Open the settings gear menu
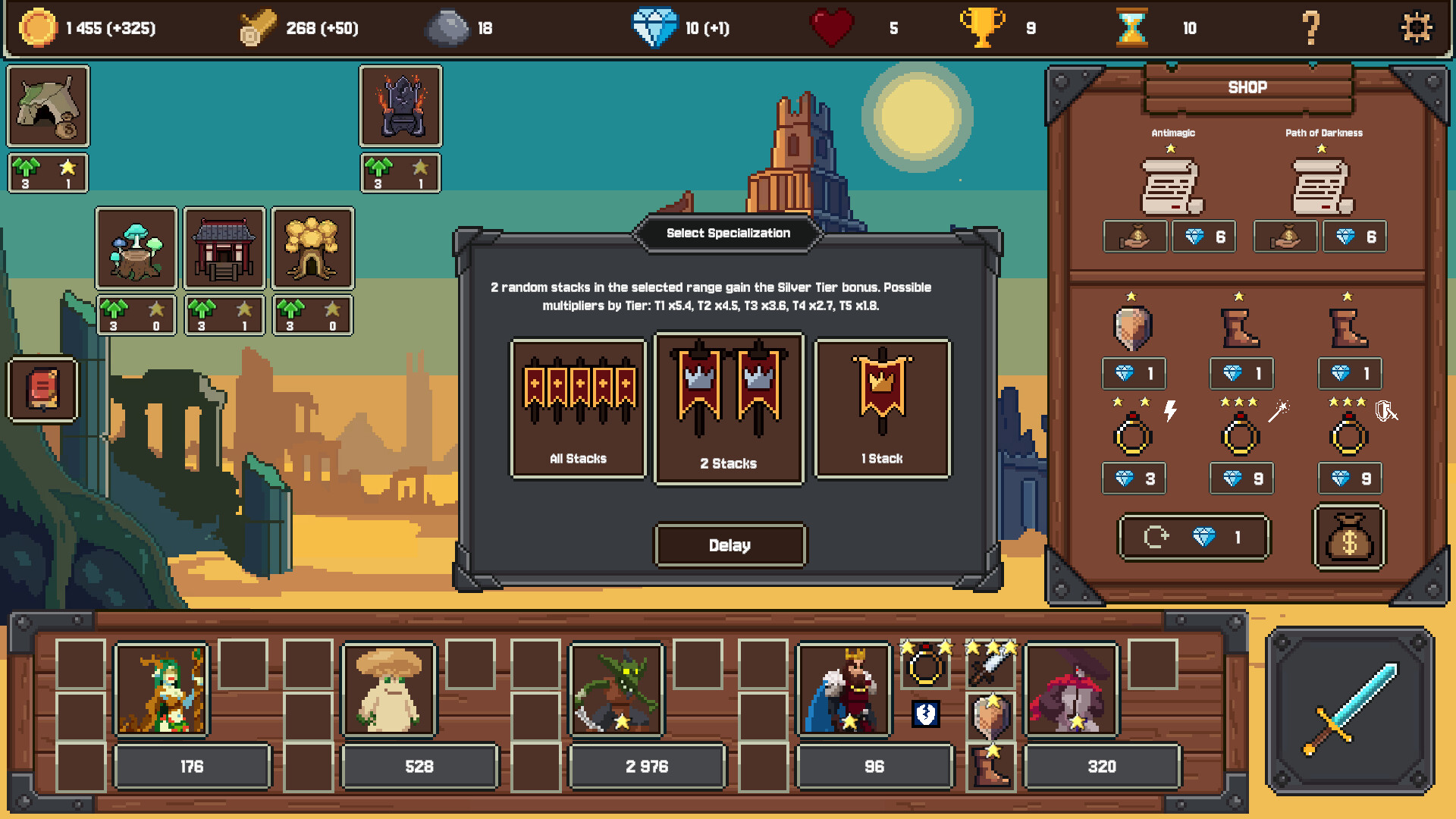This screenshot has width=1456, height=819. coord(1417,29)
